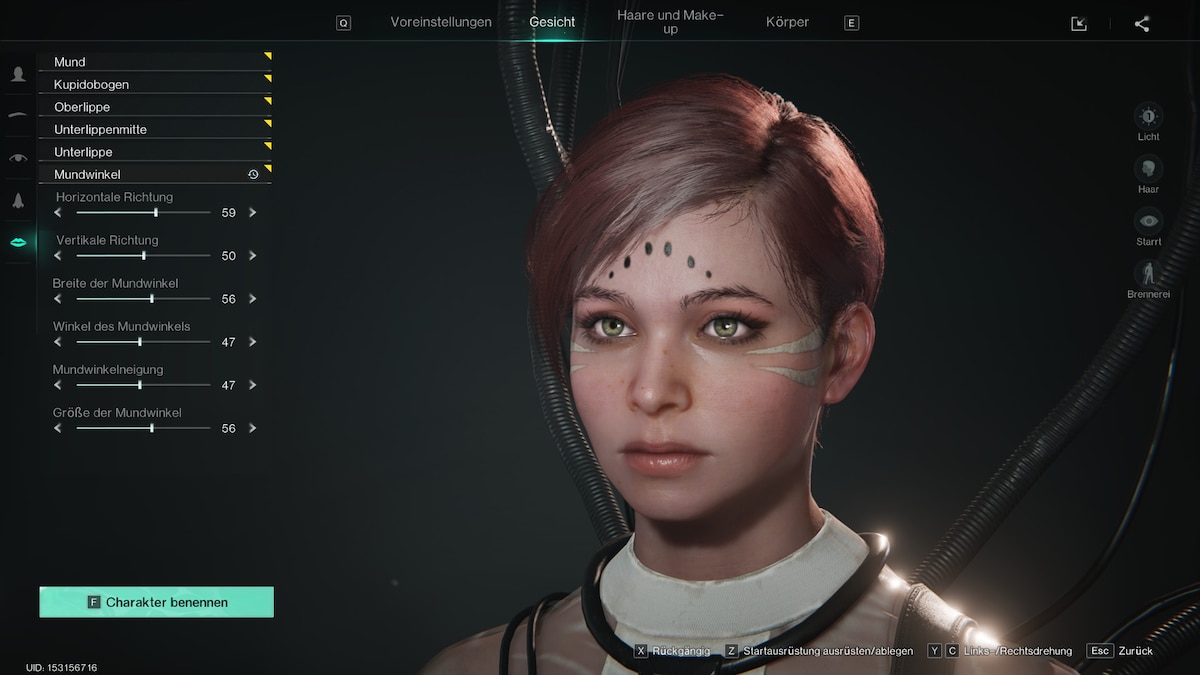The image size is (1200, 675).
Task: Expand the Unterlippenmitte section
Action: (155, 130)
